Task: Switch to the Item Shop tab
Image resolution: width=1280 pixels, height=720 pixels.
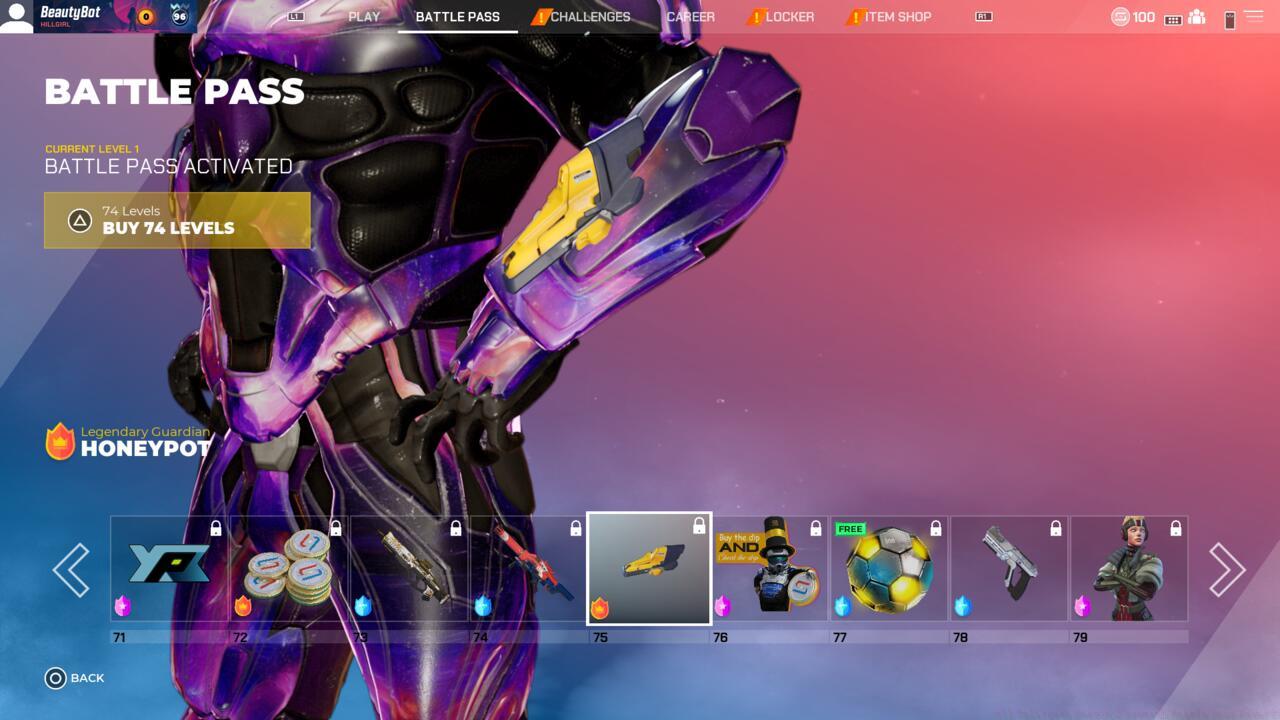Action: tap(897, 17)
